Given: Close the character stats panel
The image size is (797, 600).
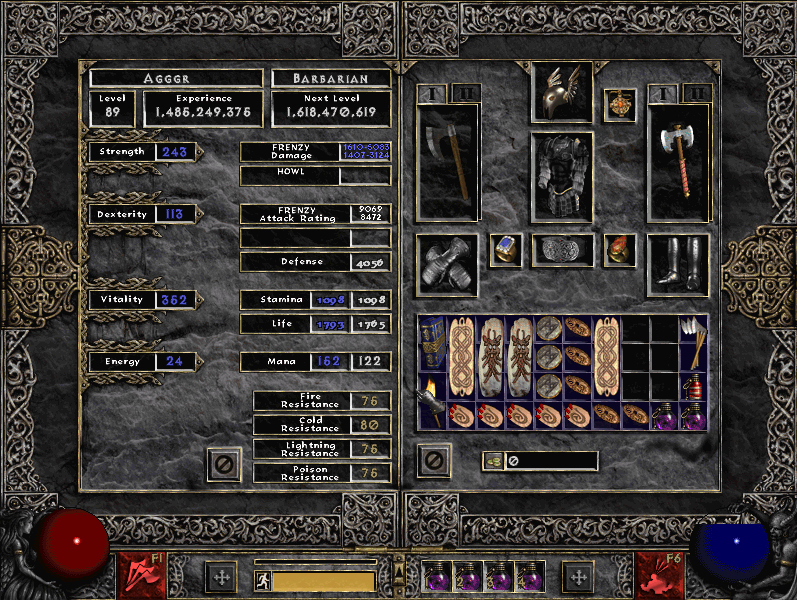Looking at the screenshot, I should [224, 464].
